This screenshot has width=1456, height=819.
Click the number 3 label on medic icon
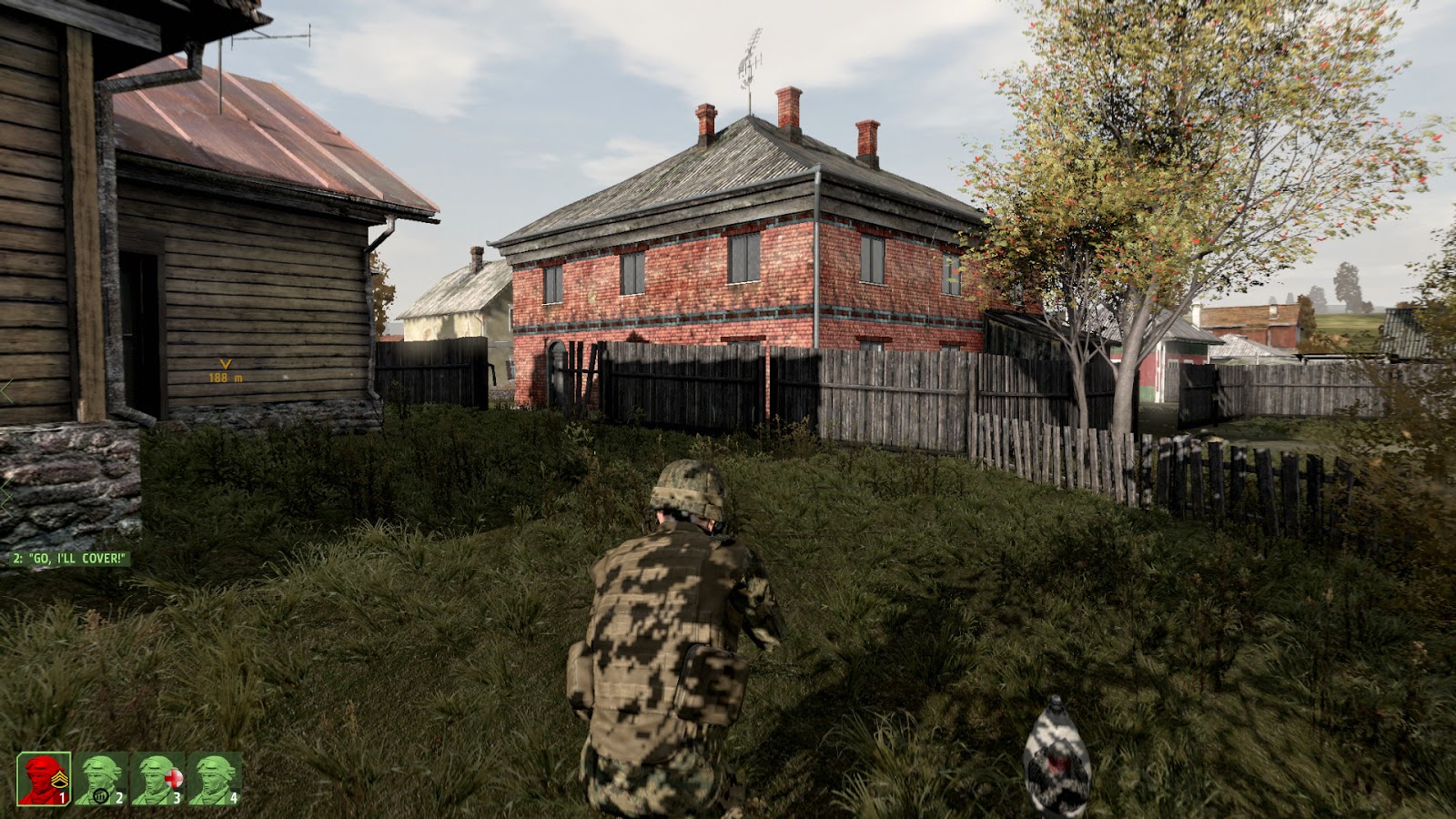(178, 797)
